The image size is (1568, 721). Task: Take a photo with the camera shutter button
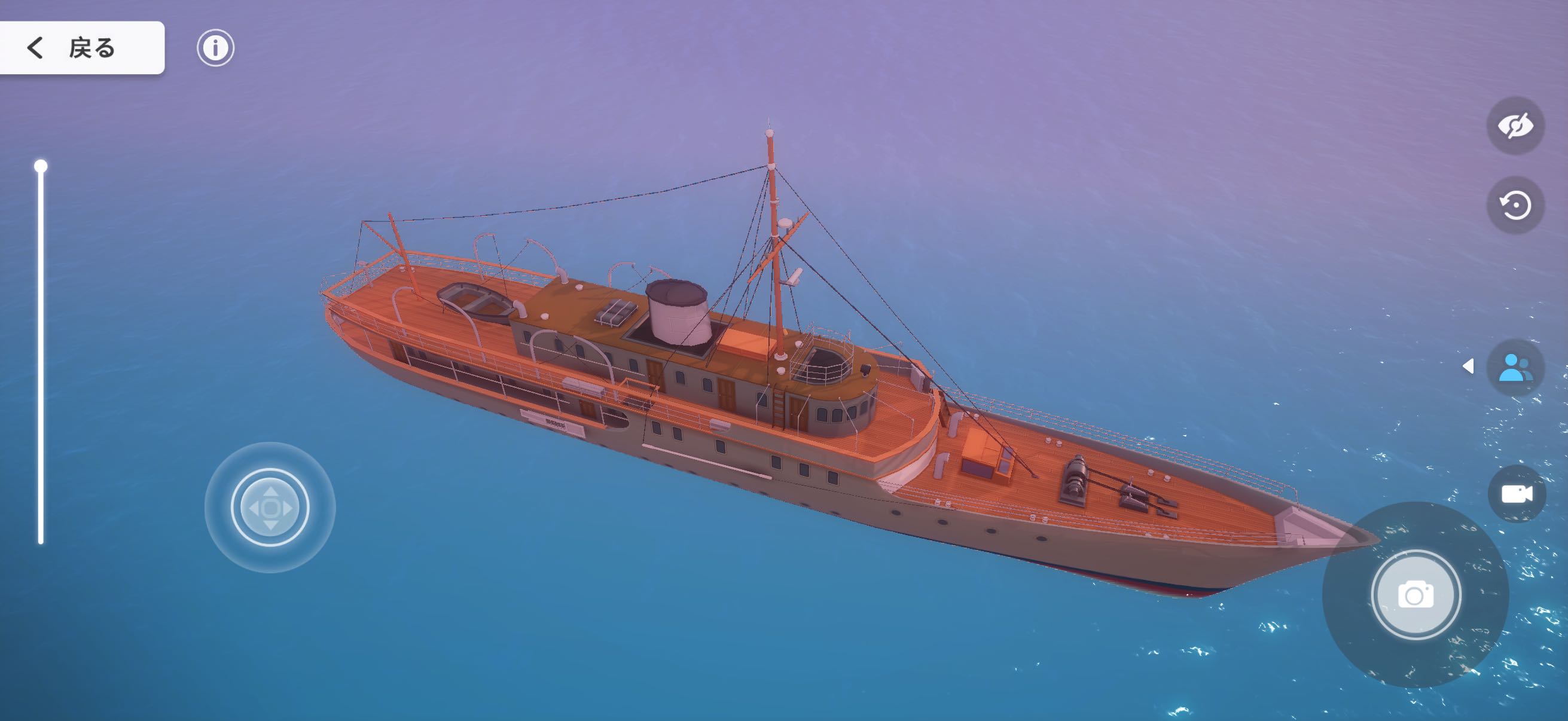1416,594
